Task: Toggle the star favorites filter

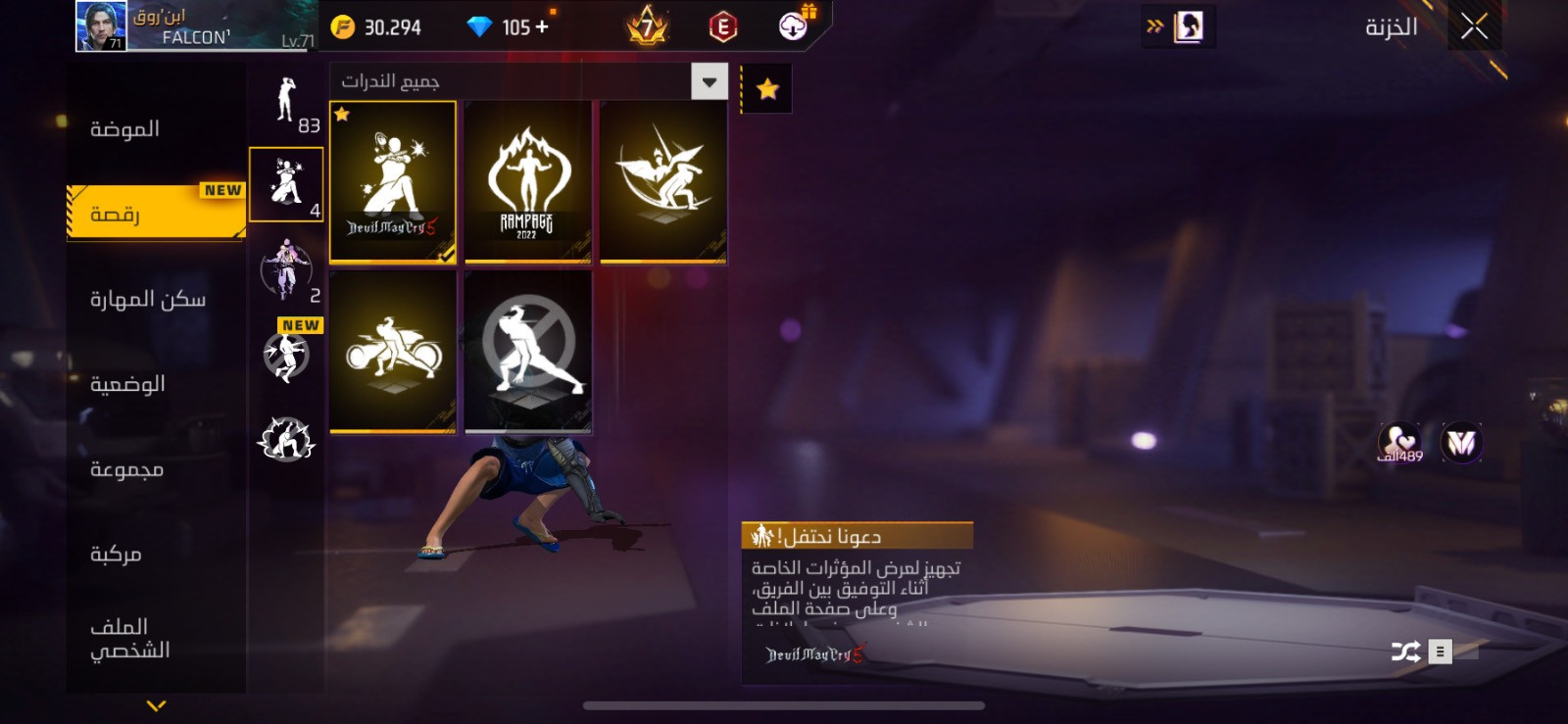Action: (x=767, y=90)
